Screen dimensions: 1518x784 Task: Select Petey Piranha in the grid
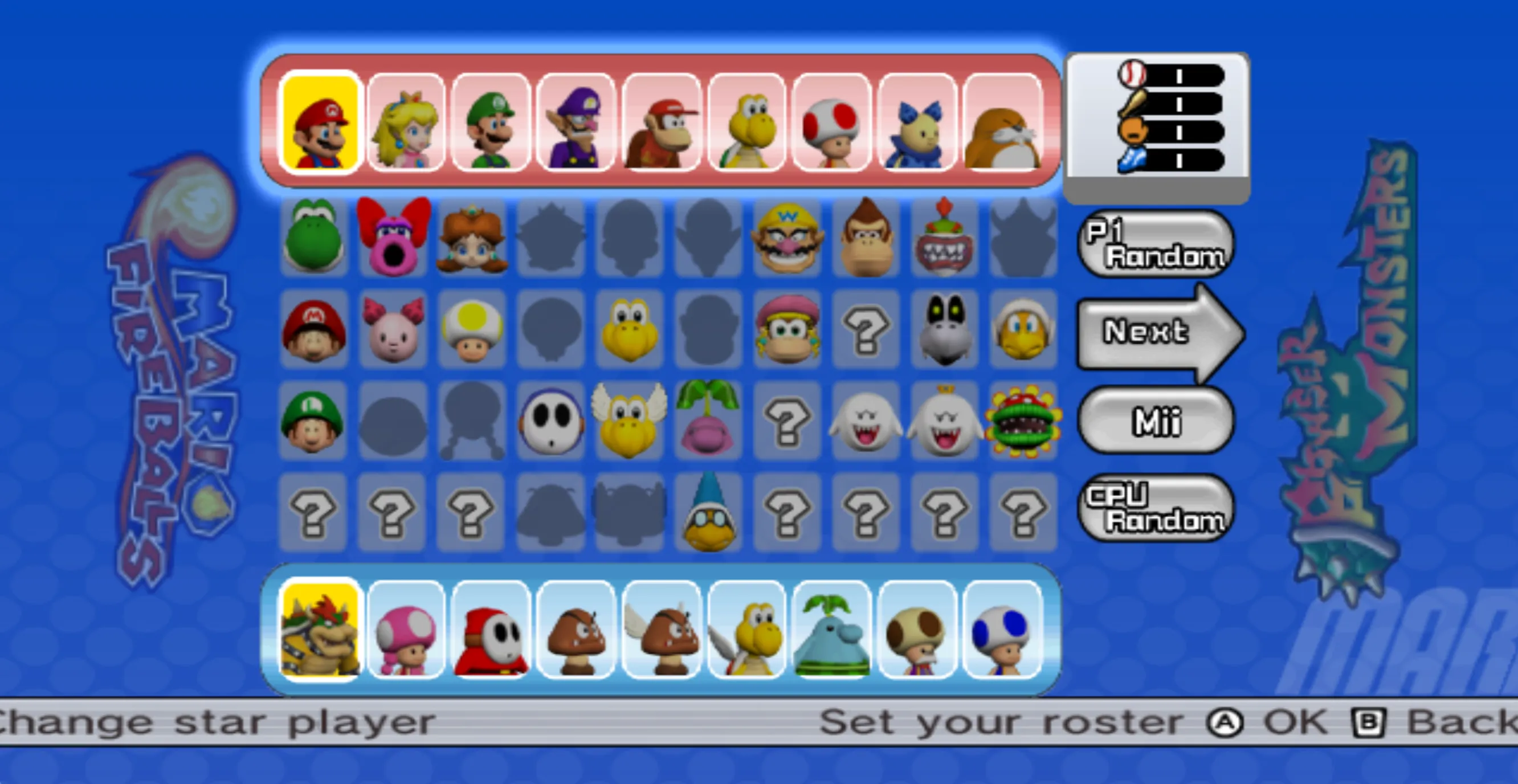1023,420
